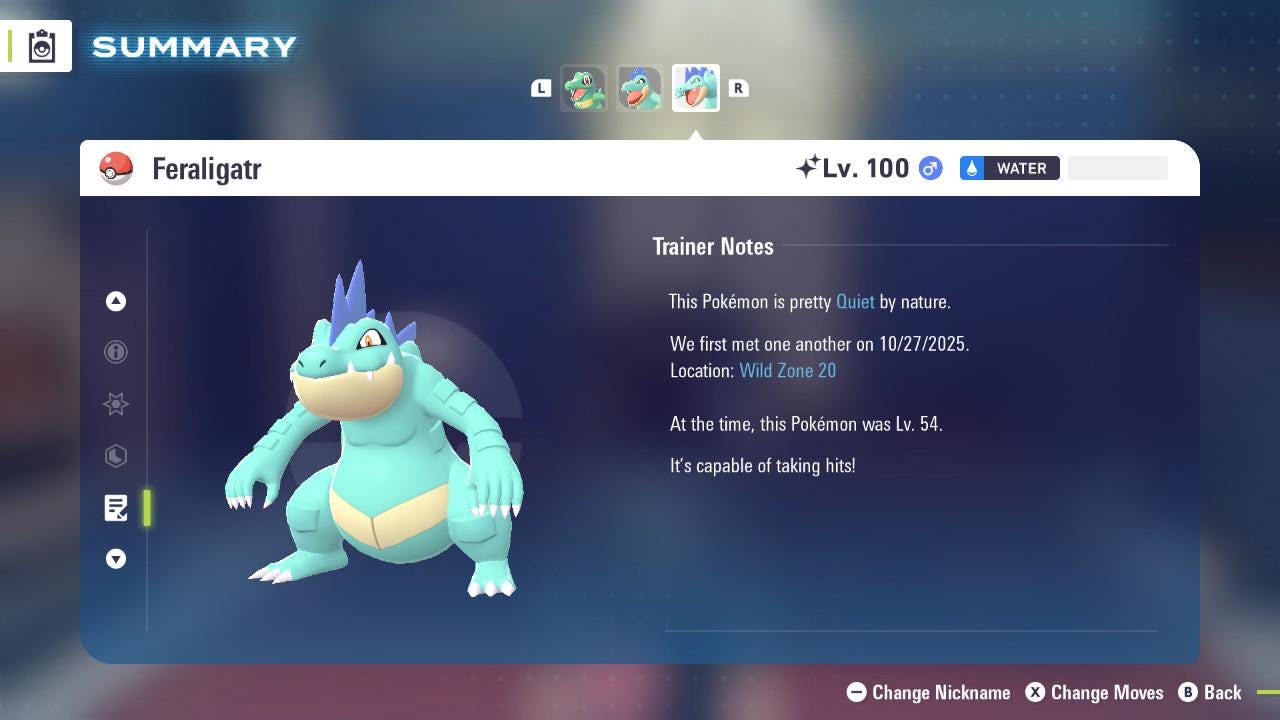Click the Poké Ball icon beside Feraligatr's name
Screen dimensions: 1280x720
[x=116, y=169]
